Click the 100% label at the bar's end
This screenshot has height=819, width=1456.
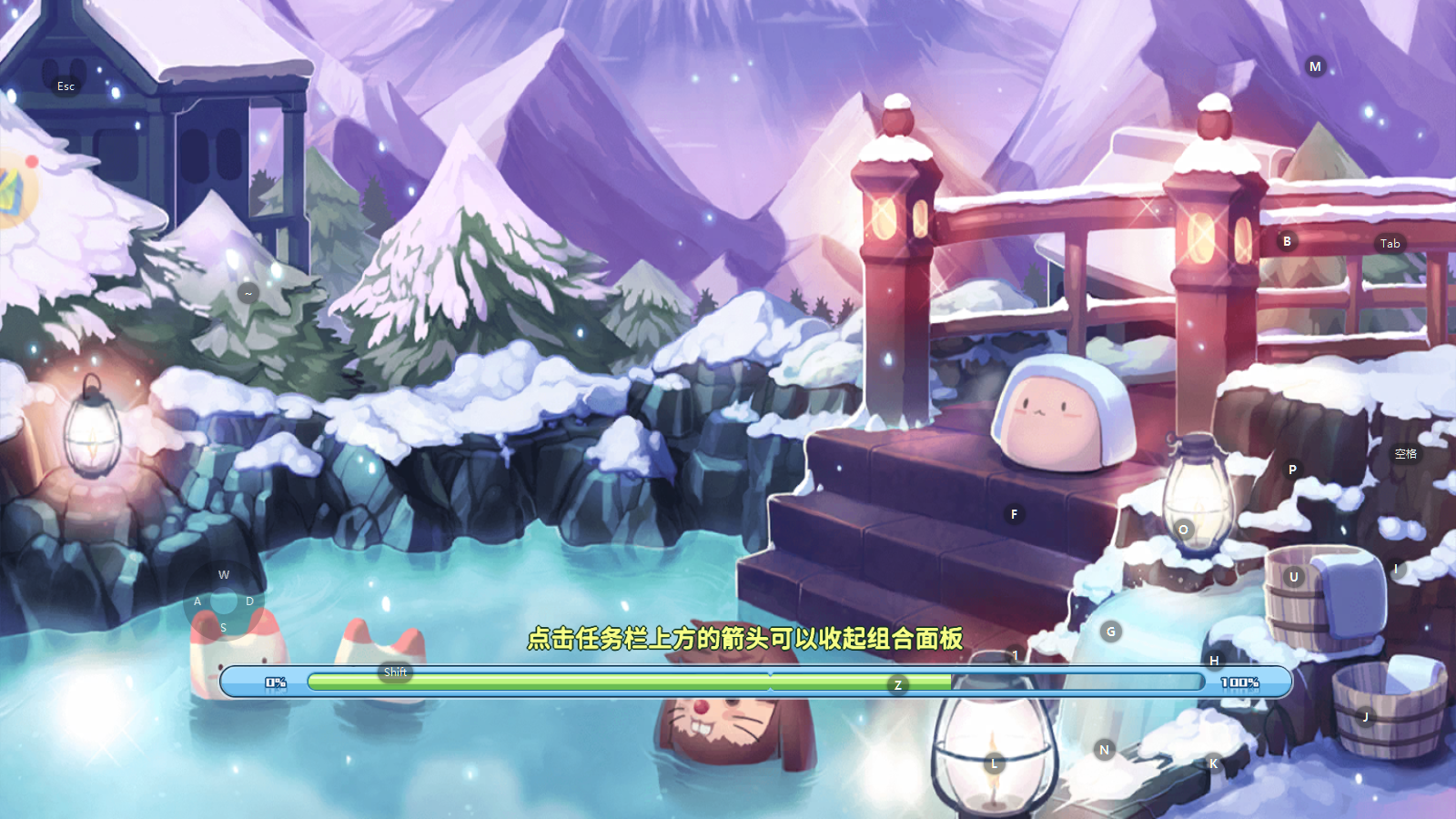pyautogui.click(x=1240, y=681)
